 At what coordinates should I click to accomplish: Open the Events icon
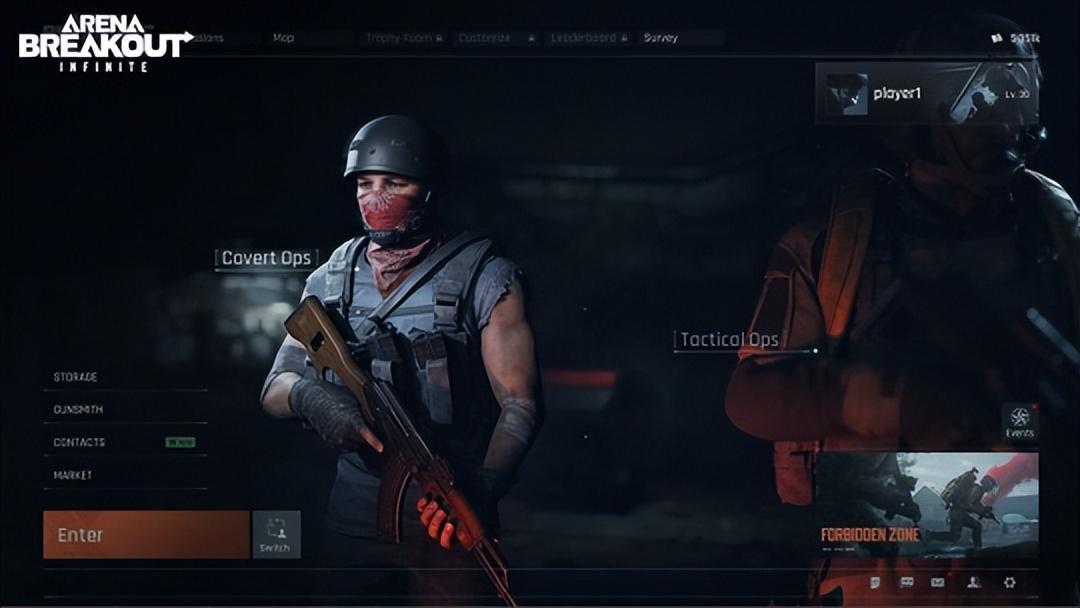point(1019,422)
